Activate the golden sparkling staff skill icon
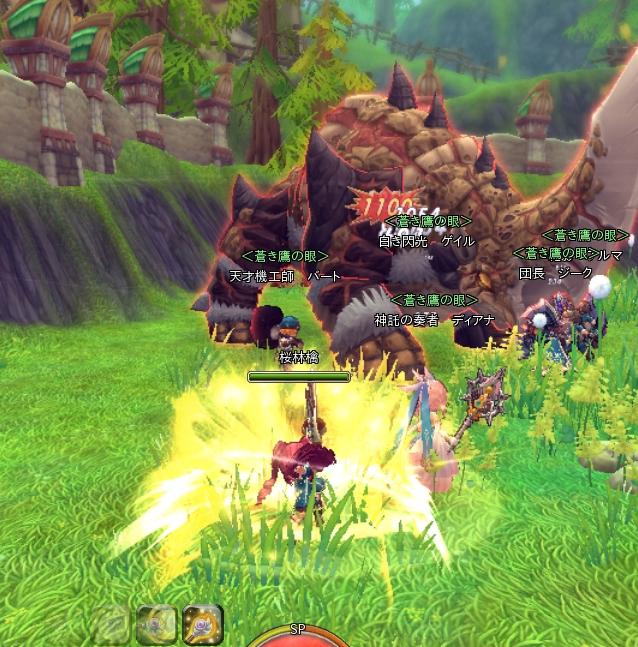The height and width of the screenshot is (647, 638). pyautogui.click(x=203, y=625)
